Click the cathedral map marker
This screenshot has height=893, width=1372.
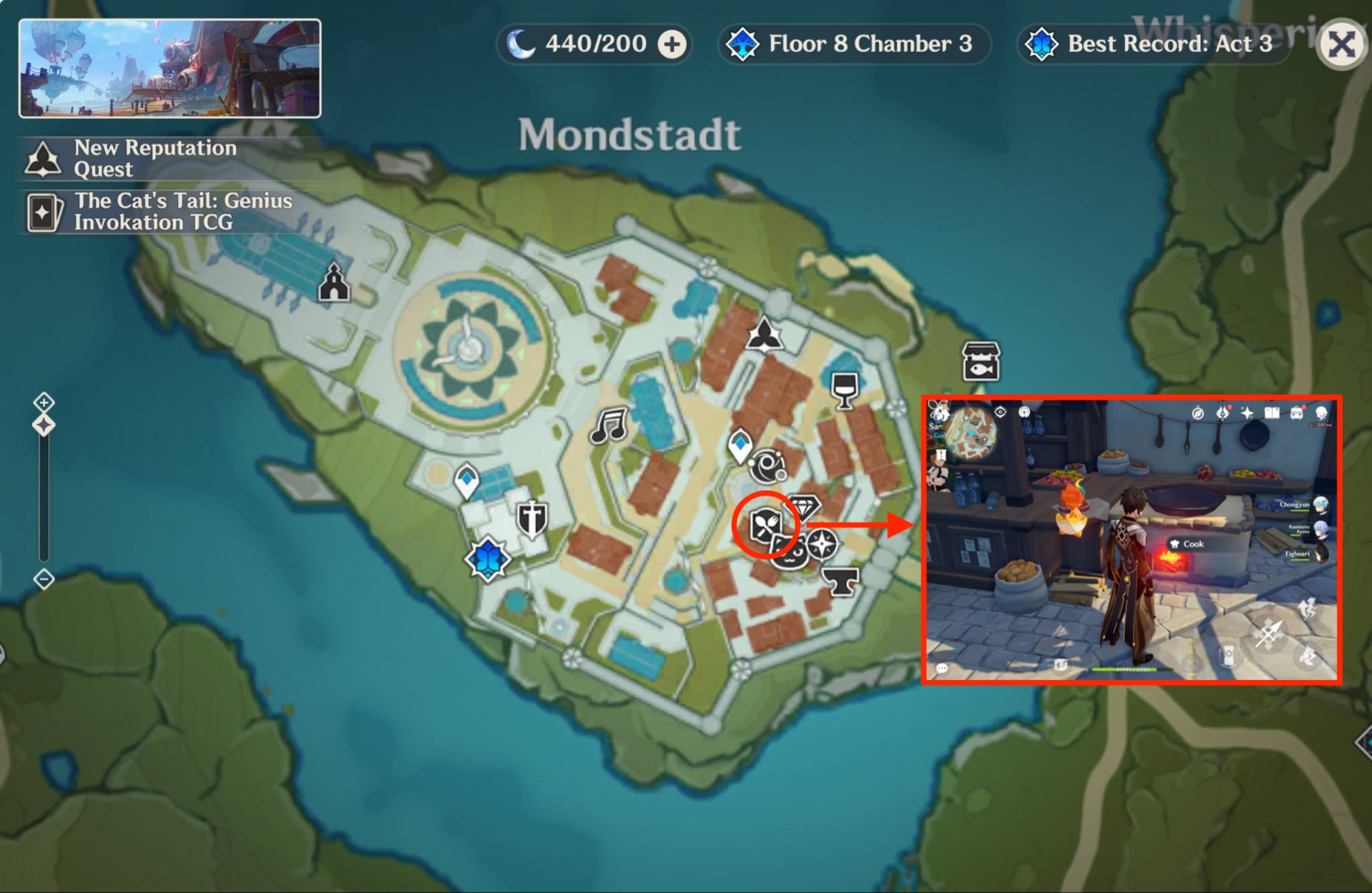[x=334, y=282]
